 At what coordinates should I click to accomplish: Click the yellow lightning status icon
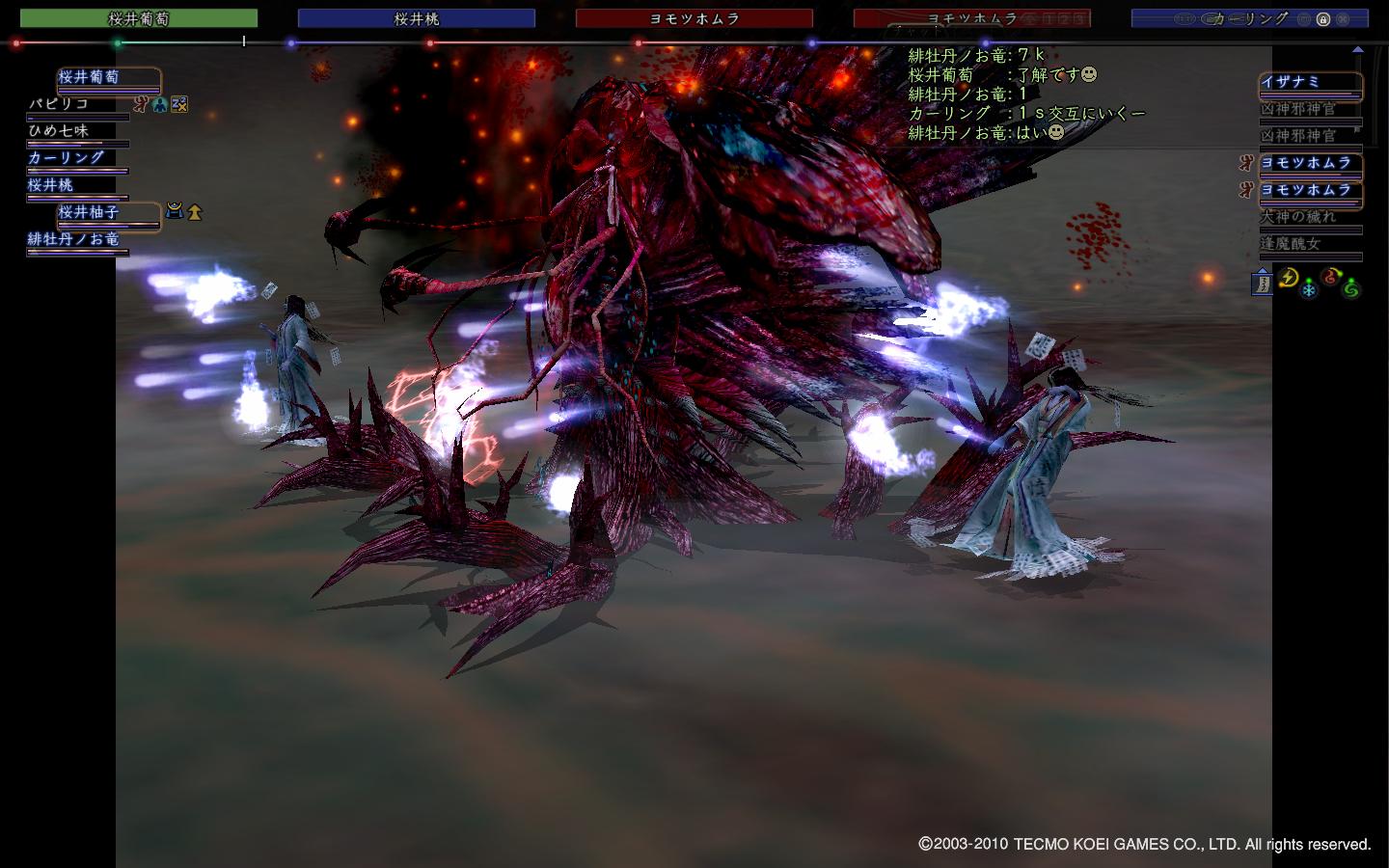1289,279
